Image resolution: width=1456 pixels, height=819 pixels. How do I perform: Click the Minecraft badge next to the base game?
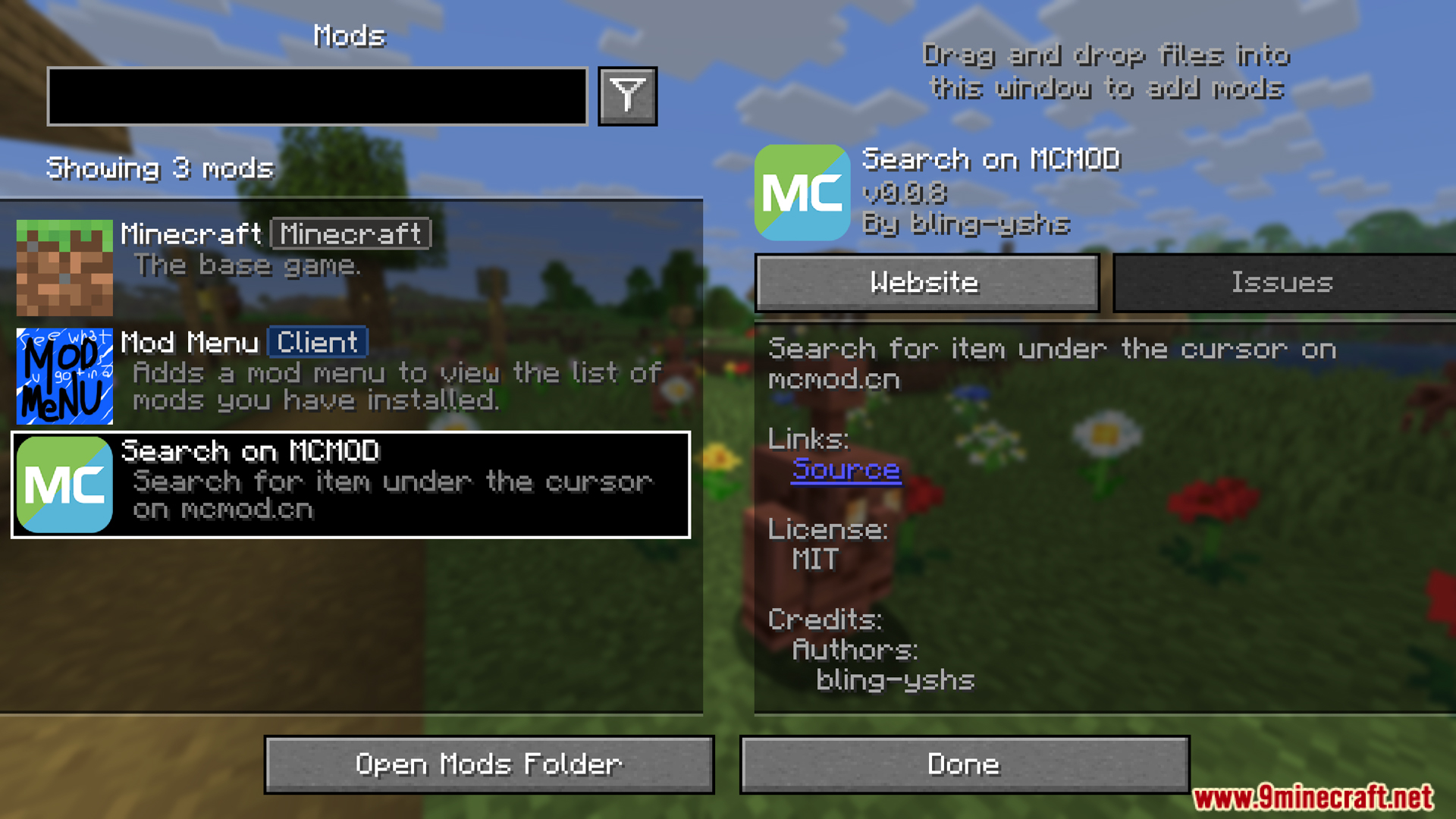[x=350, y=234]
